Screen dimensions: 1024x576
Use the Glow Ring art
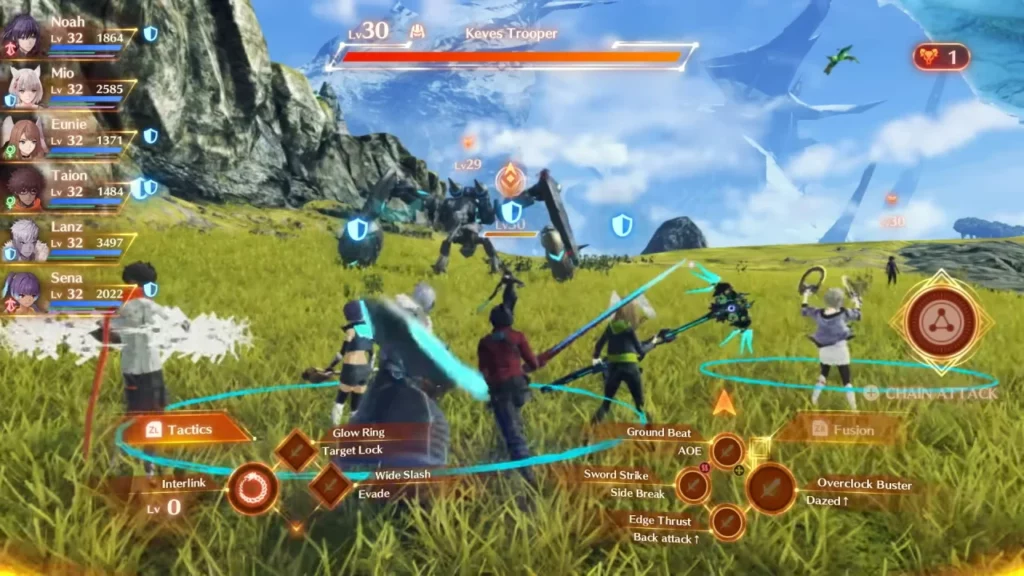296,450
